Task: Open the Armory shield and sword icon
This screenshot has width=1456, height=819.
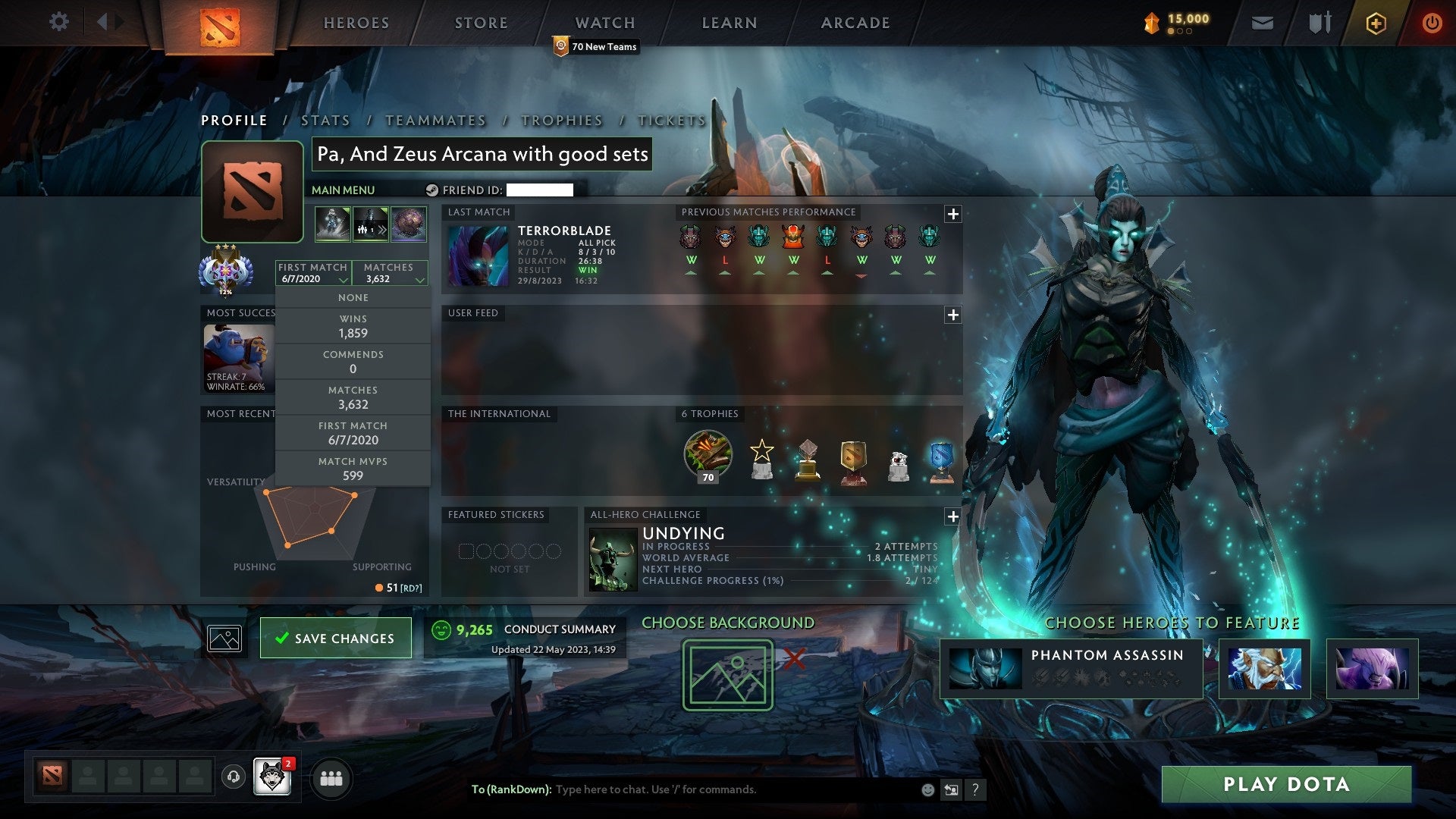Action: pyautogui.click(x=1319, y=23)
